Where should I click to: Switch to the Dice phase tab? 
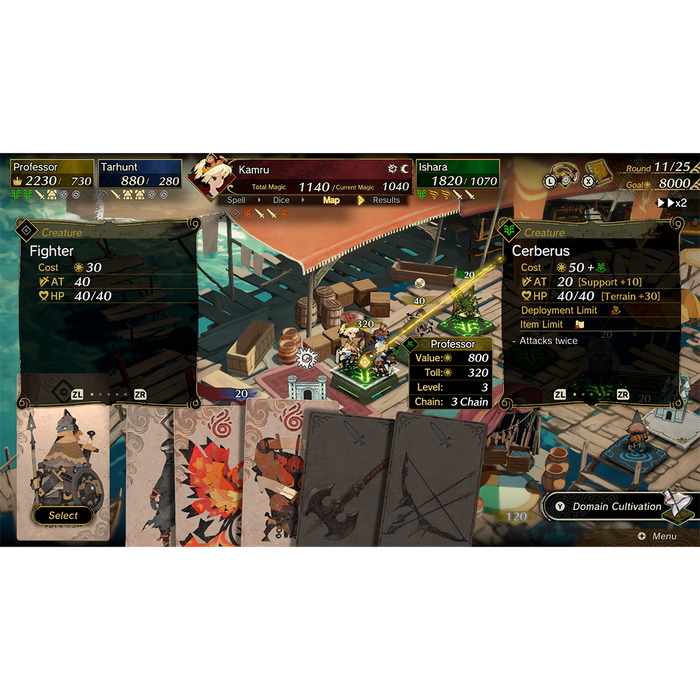click(x=282, y=200)
